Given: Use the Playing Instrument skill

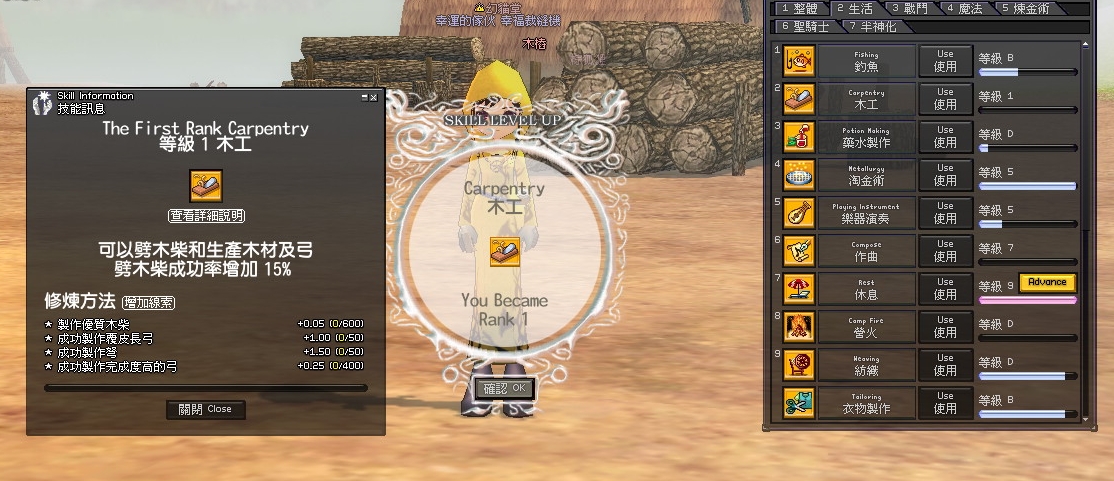Looking at the screenshot, I should click(x=945, y=212).
